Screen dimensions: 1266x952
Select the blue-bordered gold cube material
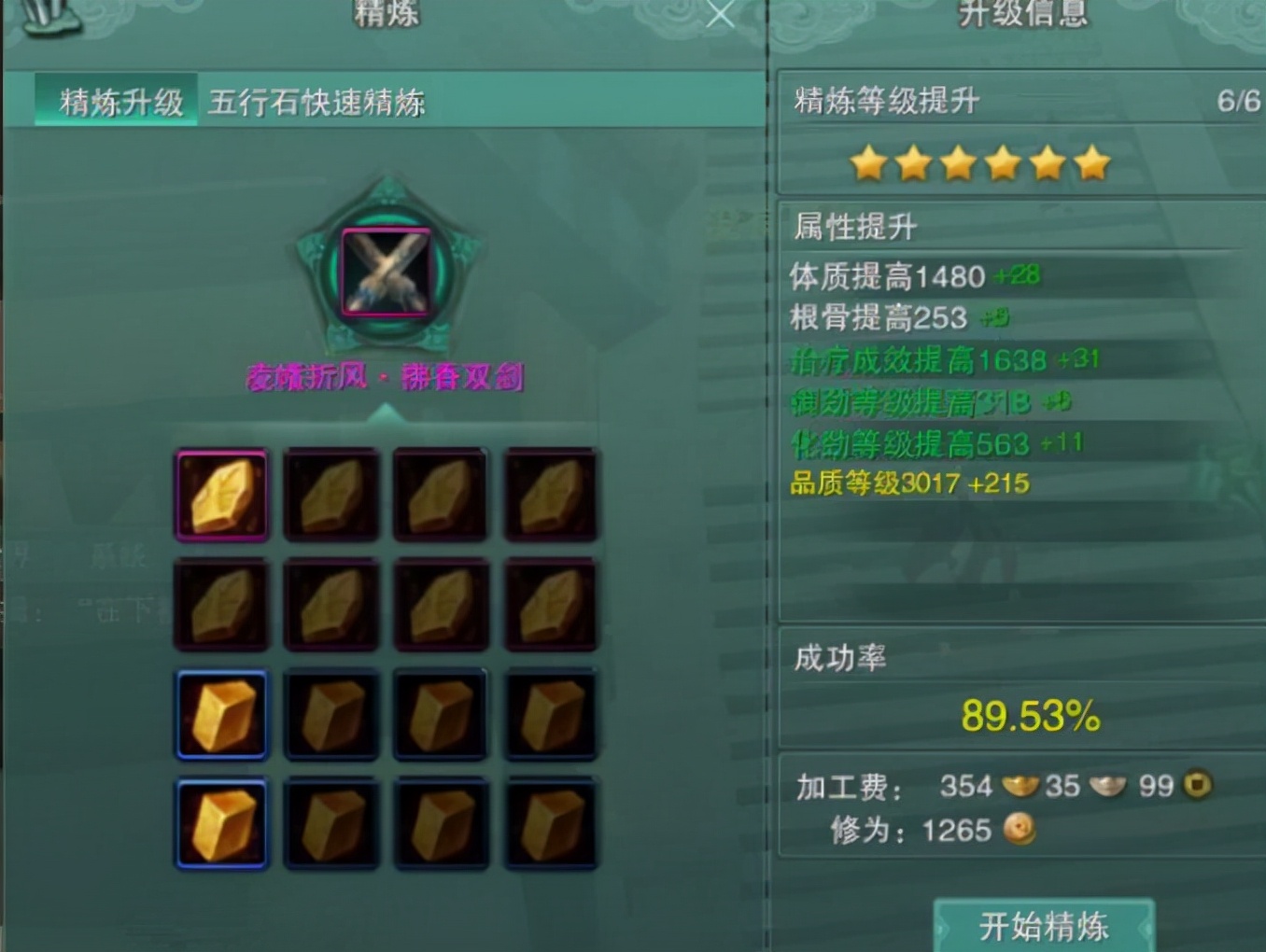point(221,713)
